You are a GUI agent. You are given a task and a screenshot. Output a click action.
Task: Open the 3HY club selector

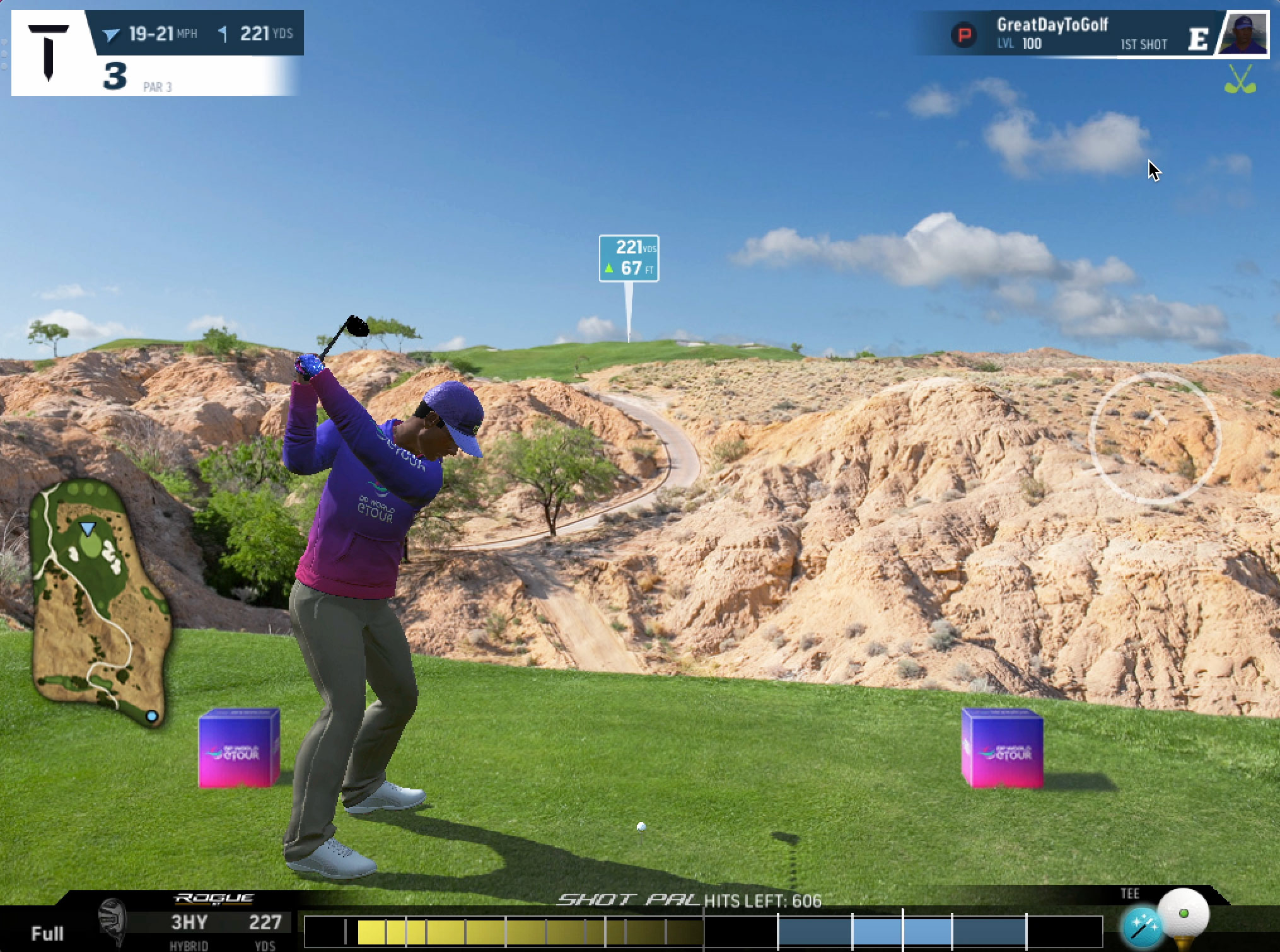(x=189, y=922)
